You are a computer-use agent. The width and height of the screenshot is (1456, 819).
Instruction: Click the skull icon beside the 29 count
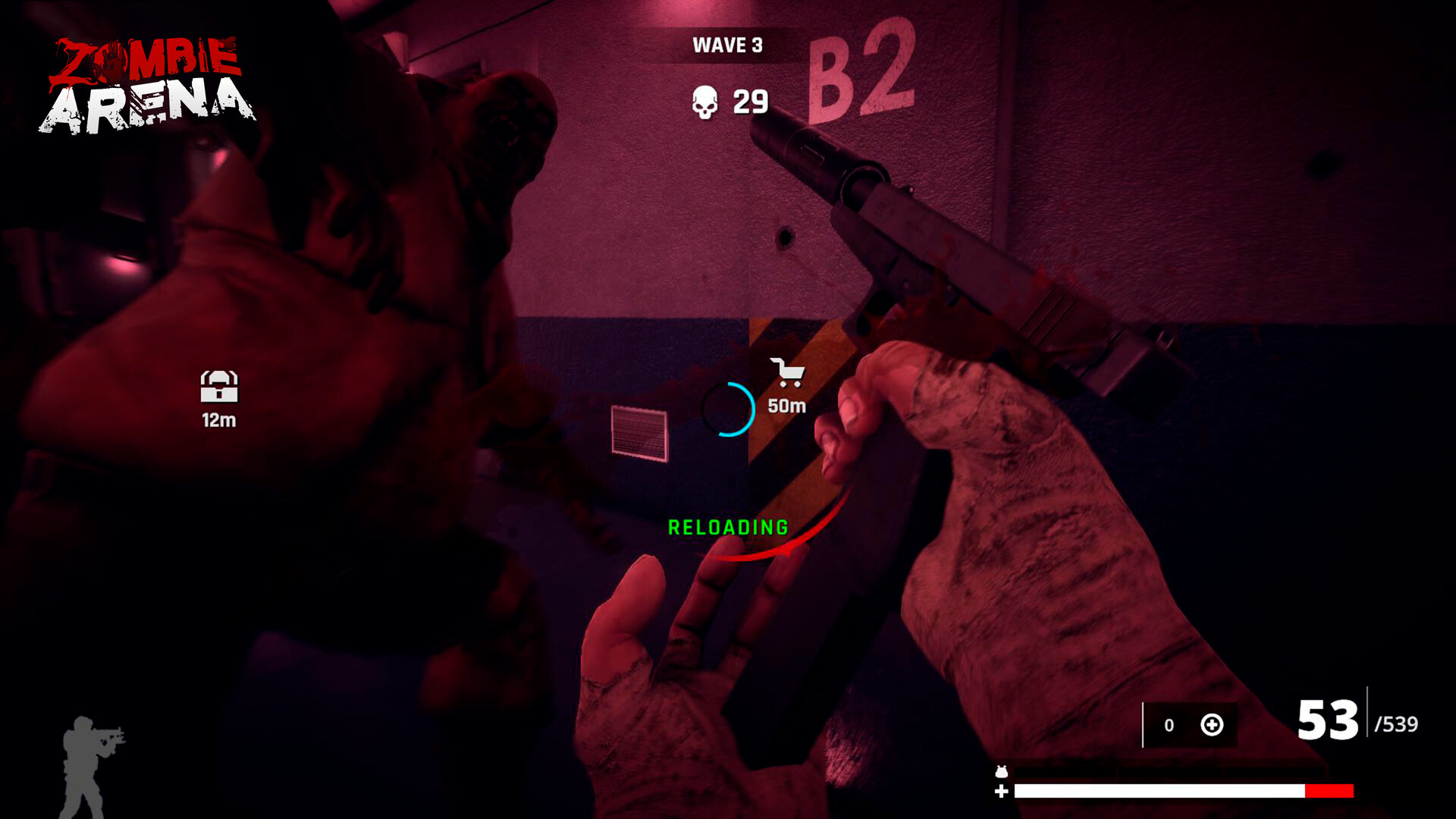pos(704,102)
